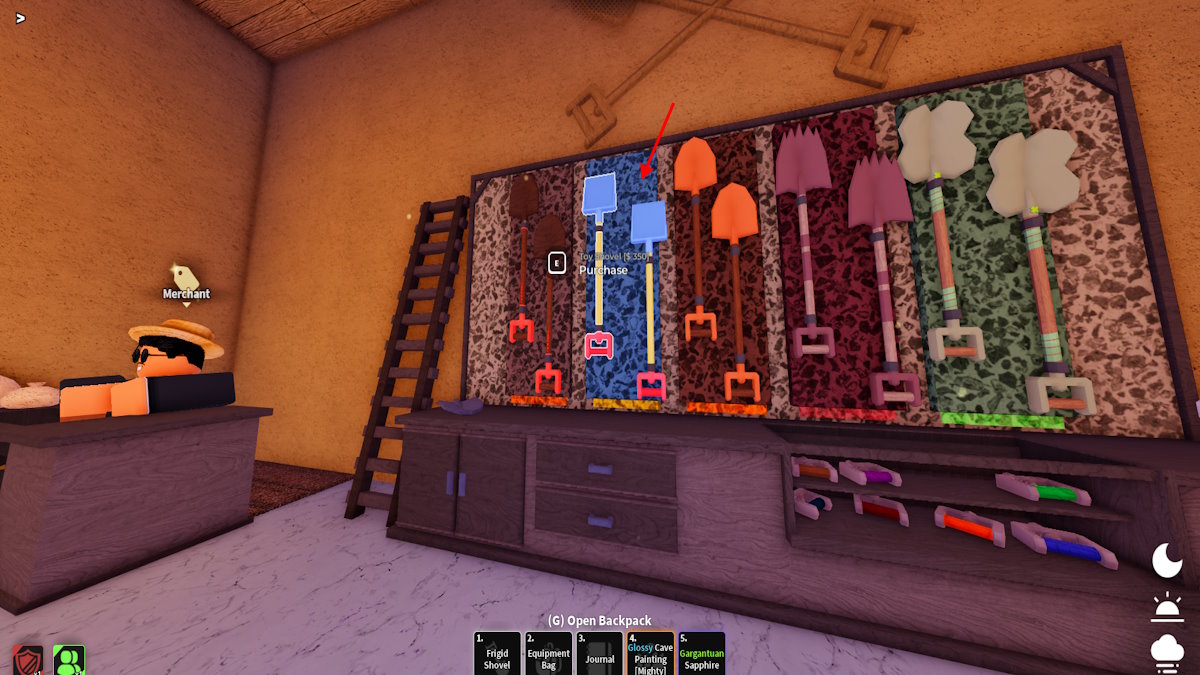This screenshot has width=1200, height=675.
Task: Select the Frigid Shovel hotbar slot
Action: pyautogui.click(x=497, y=653)
